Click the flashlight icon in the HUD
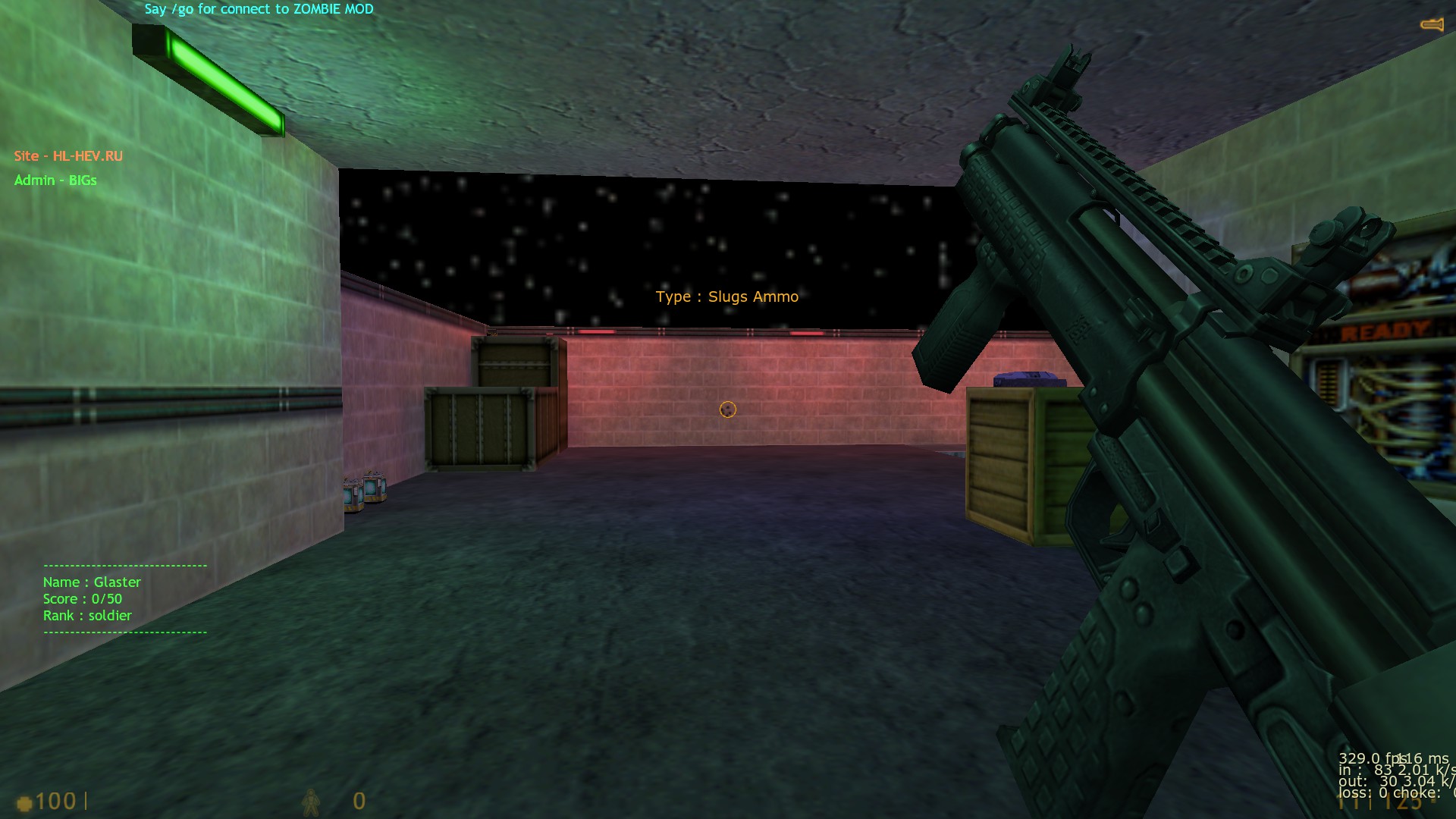Screen dimensions: 1456x819 (1431, 25)
